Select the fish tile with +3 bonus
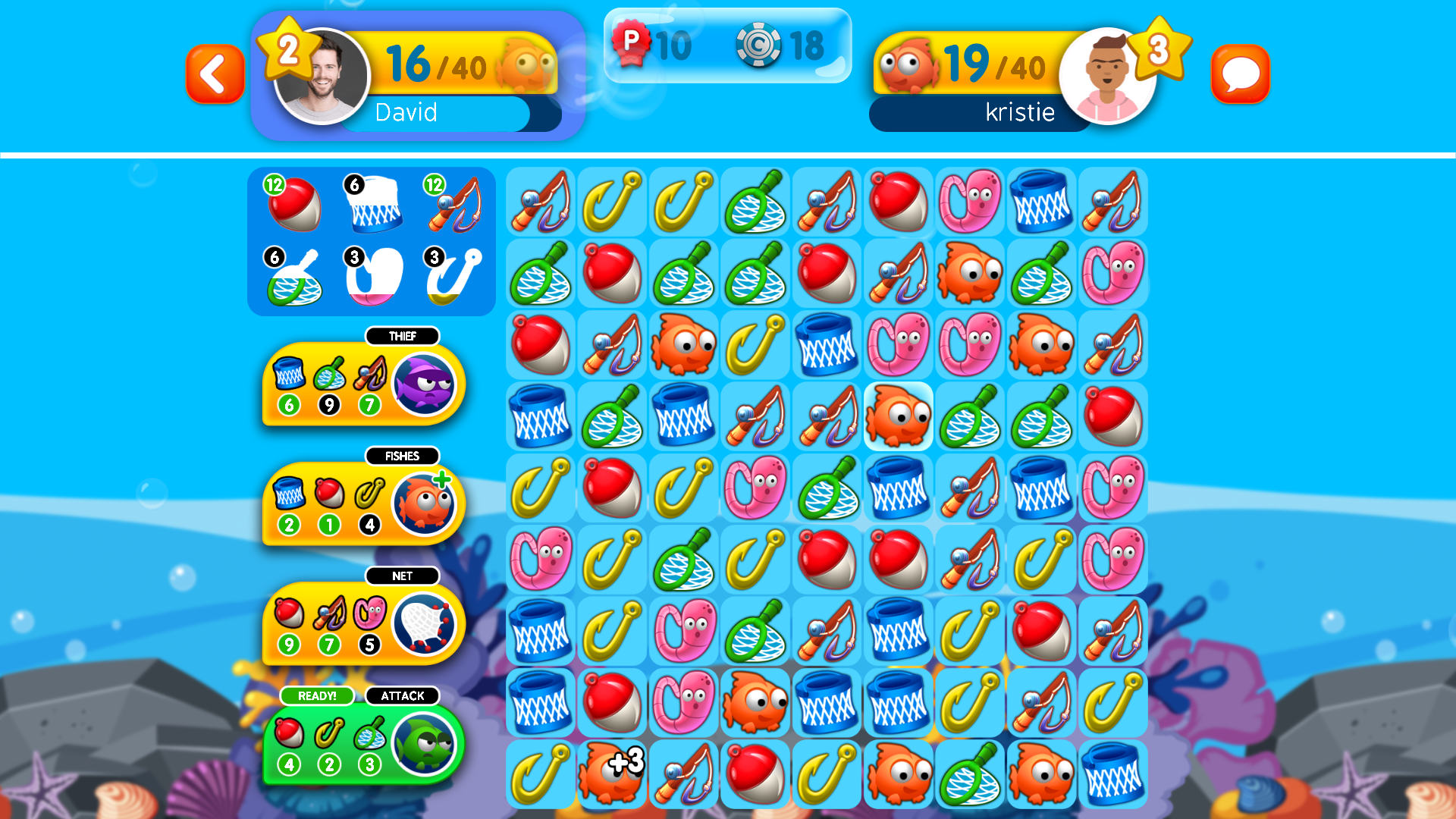This screenshot has width=1456, height=819. tap(612, 774)
